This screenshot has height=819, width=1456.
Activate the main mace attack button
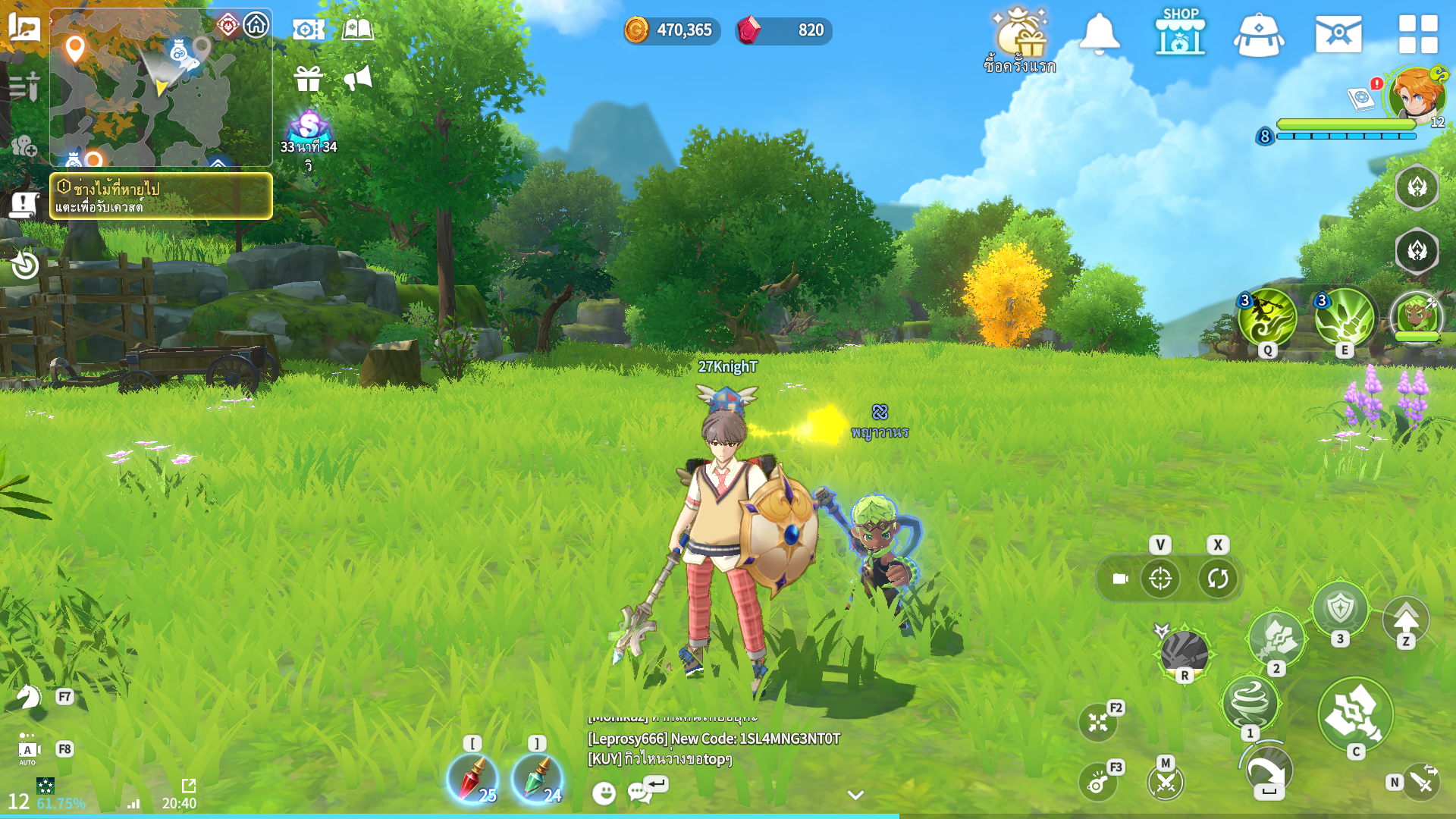tap(1354, 714)
